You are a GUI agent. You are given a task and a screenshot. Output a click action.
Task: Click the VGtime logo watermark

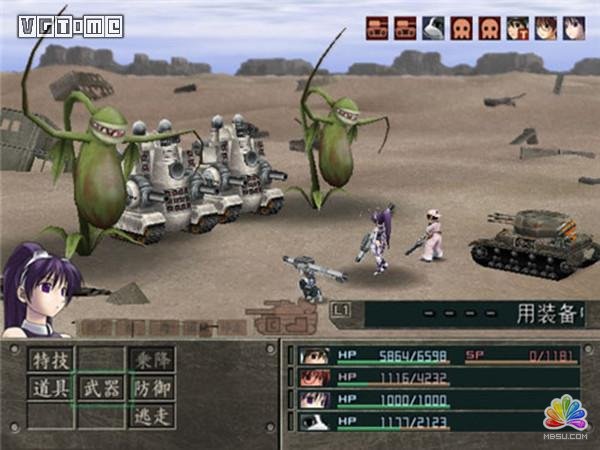click(69, 26)
